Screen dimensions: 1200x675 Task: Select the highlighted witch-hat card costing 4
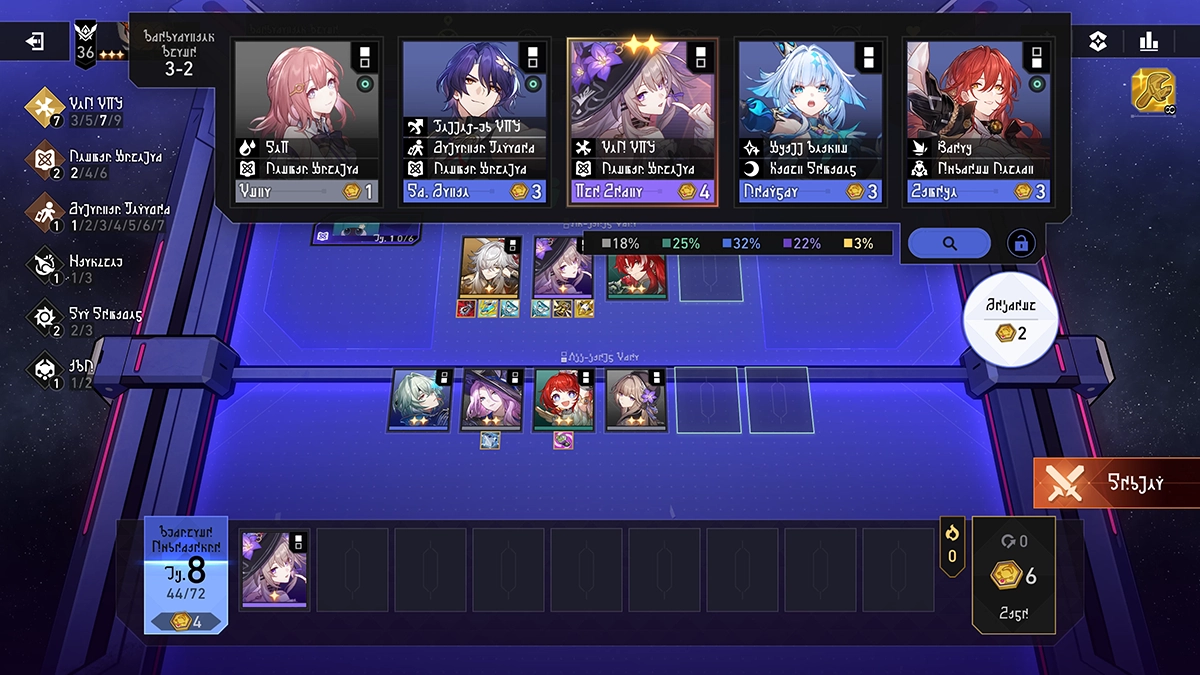point(643,120)
